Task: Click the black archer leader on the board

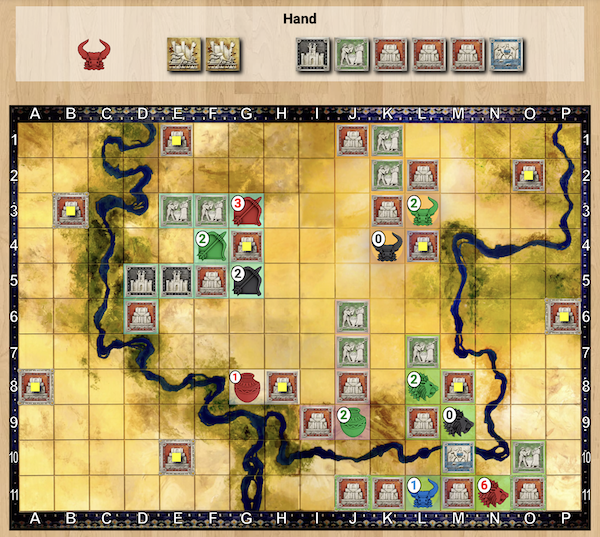Action: pos(247,282)
